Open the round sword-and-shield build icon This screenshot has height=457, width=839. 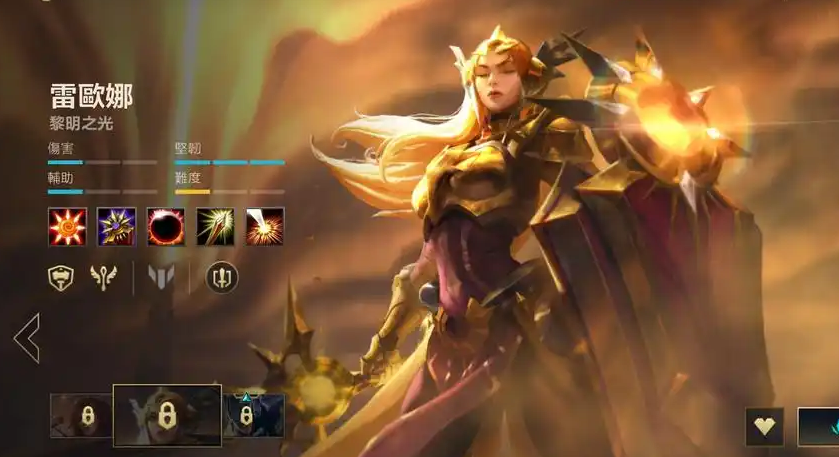click(x=222, y=278)
